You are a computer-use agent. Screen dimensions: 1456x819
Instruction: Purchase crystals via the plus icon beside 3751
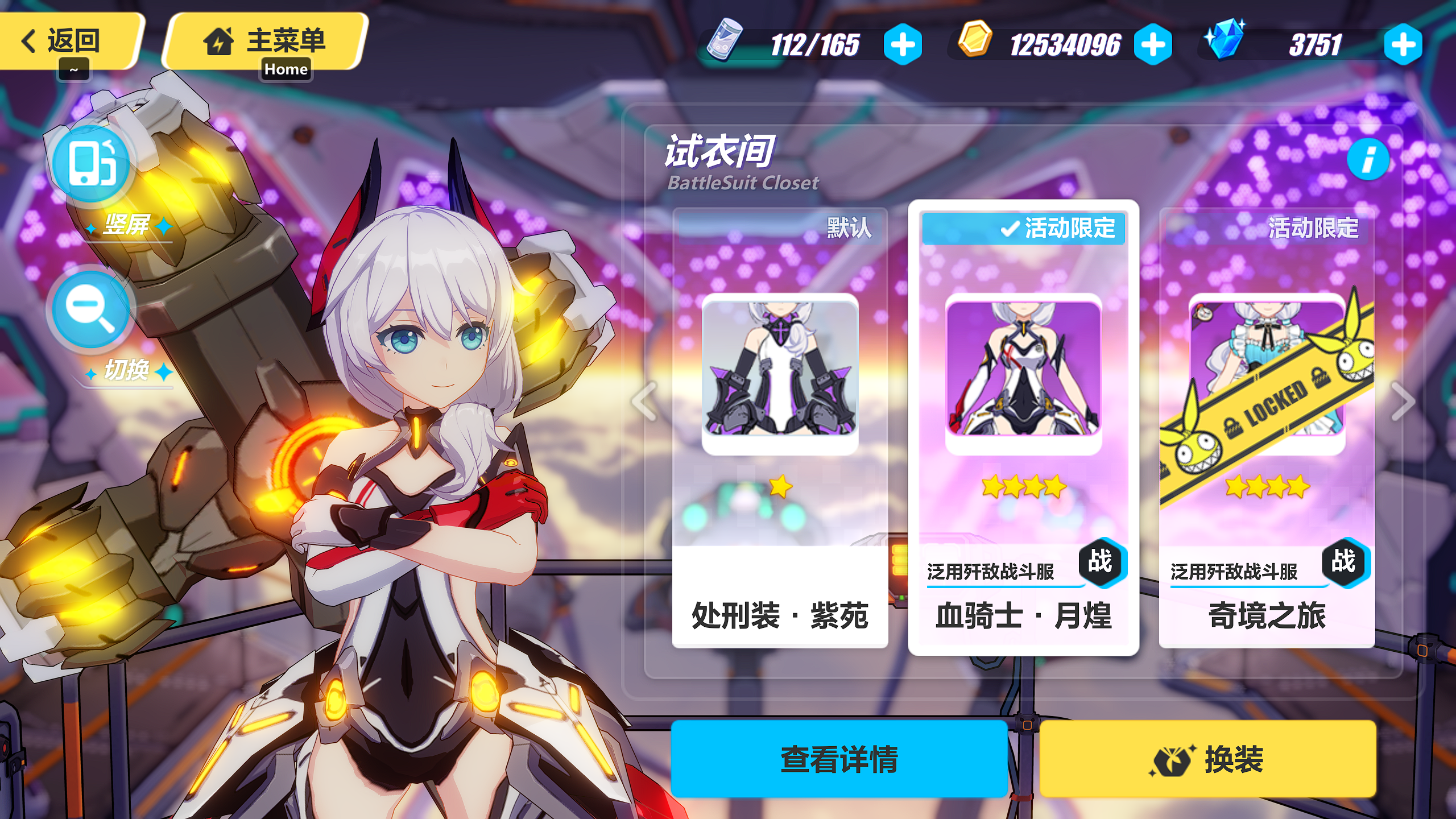(1404, 45)
